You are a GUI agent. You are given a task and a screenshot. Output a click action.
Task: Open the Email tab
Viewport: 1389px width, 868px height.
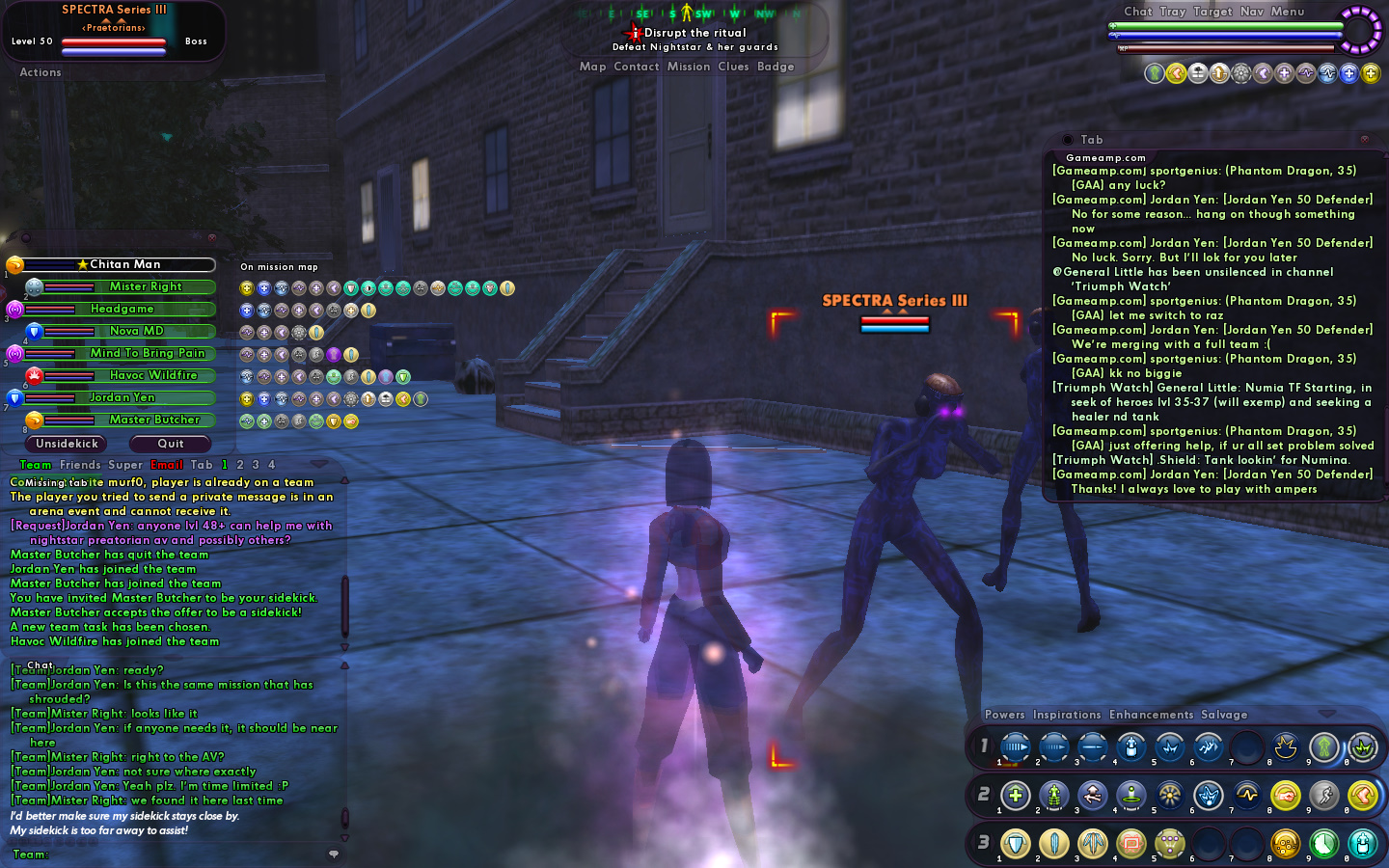coord(167,465)
